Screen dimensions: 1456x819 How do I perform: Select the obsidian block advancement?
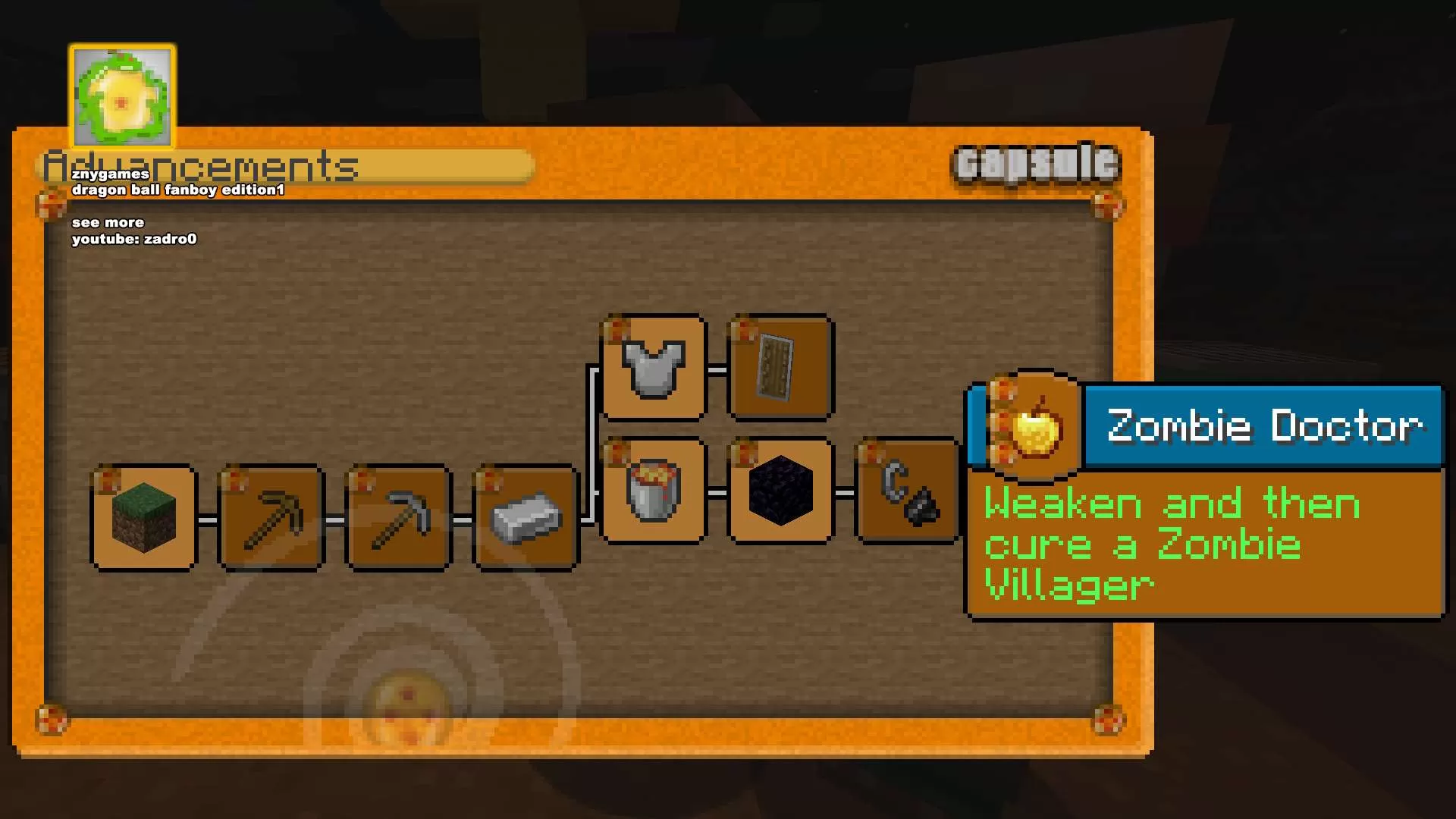click(x=780, y=493)
